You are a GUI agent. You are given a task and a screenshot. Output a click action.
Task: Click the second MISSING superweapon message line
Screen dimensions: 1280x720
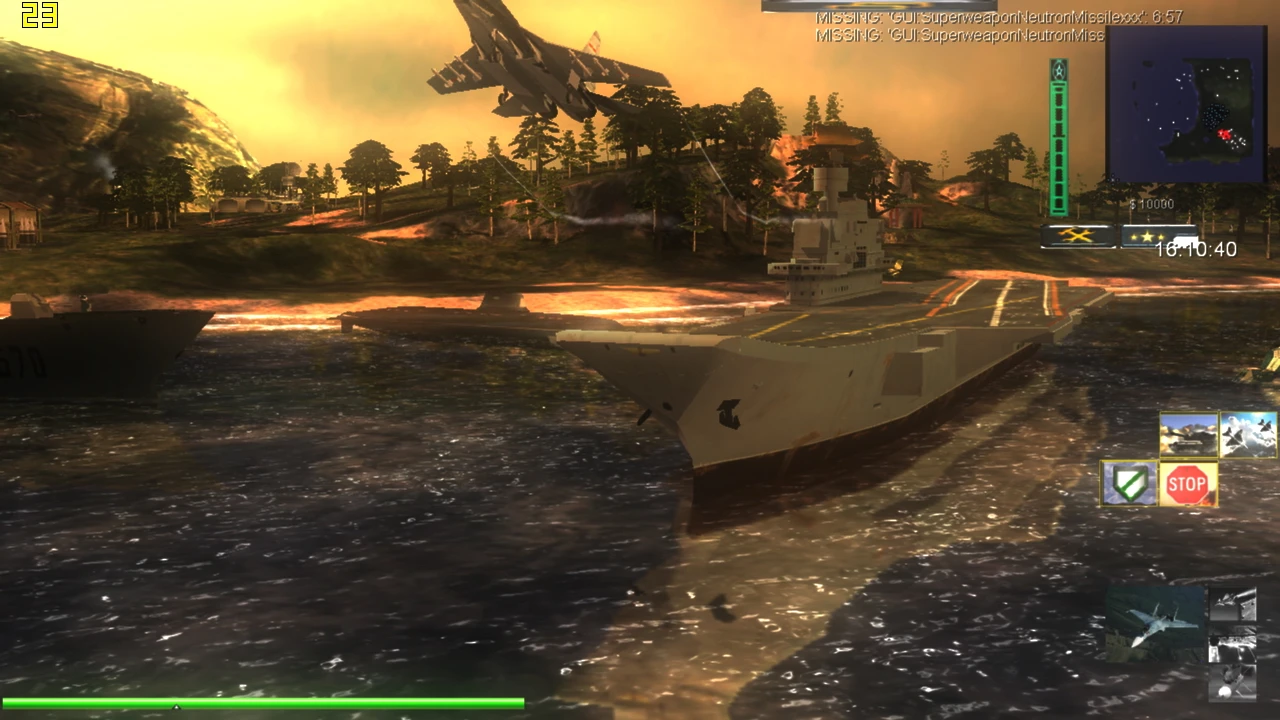pyautogui.click(x=960, y=35)
